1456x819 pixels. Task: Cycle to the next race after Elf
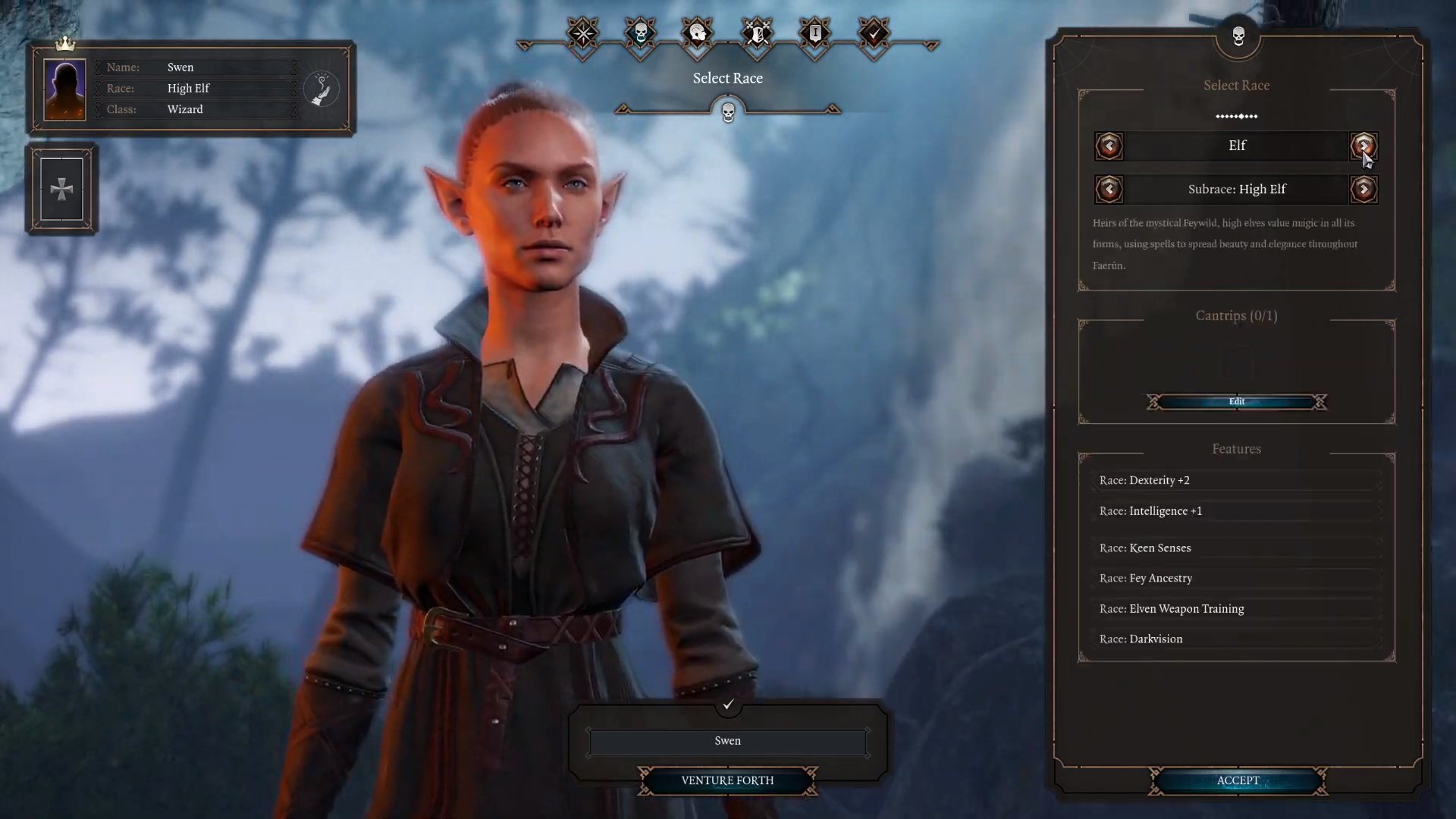(x=1363, y=146)
